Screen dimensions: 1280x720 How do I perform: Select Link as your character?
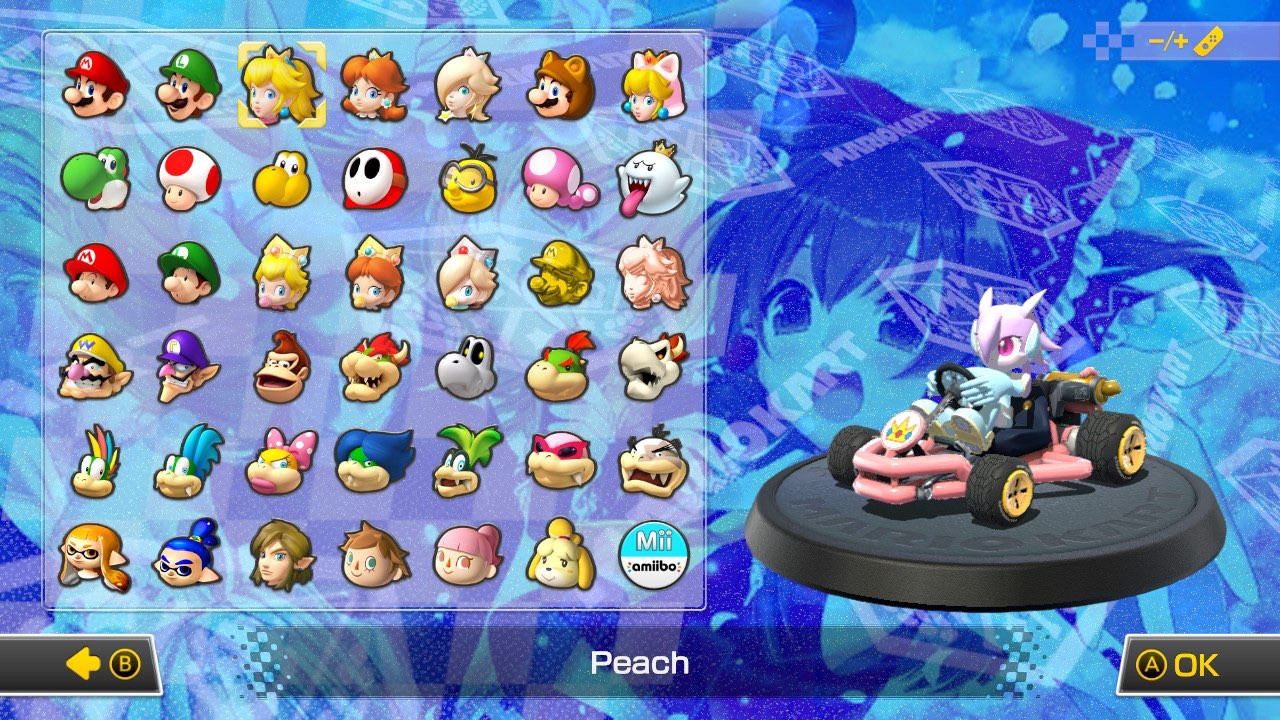[282, 550]
